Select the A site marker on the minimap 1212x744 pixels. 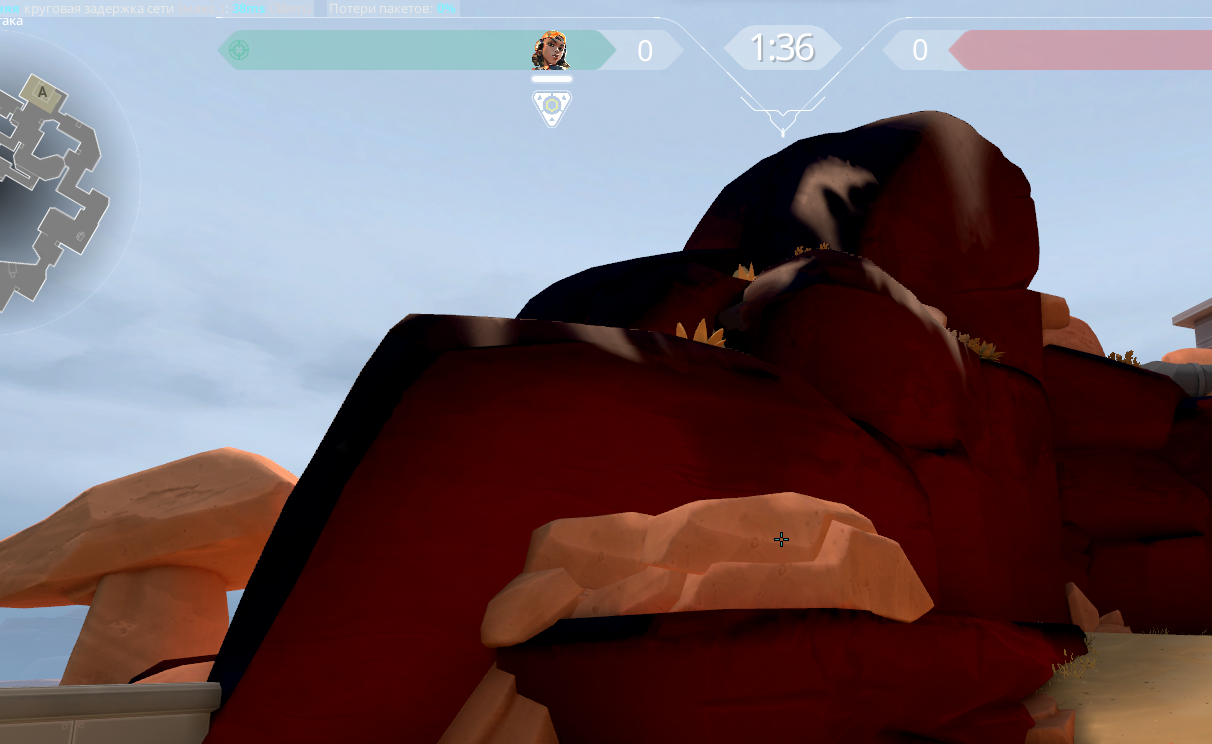43,93
